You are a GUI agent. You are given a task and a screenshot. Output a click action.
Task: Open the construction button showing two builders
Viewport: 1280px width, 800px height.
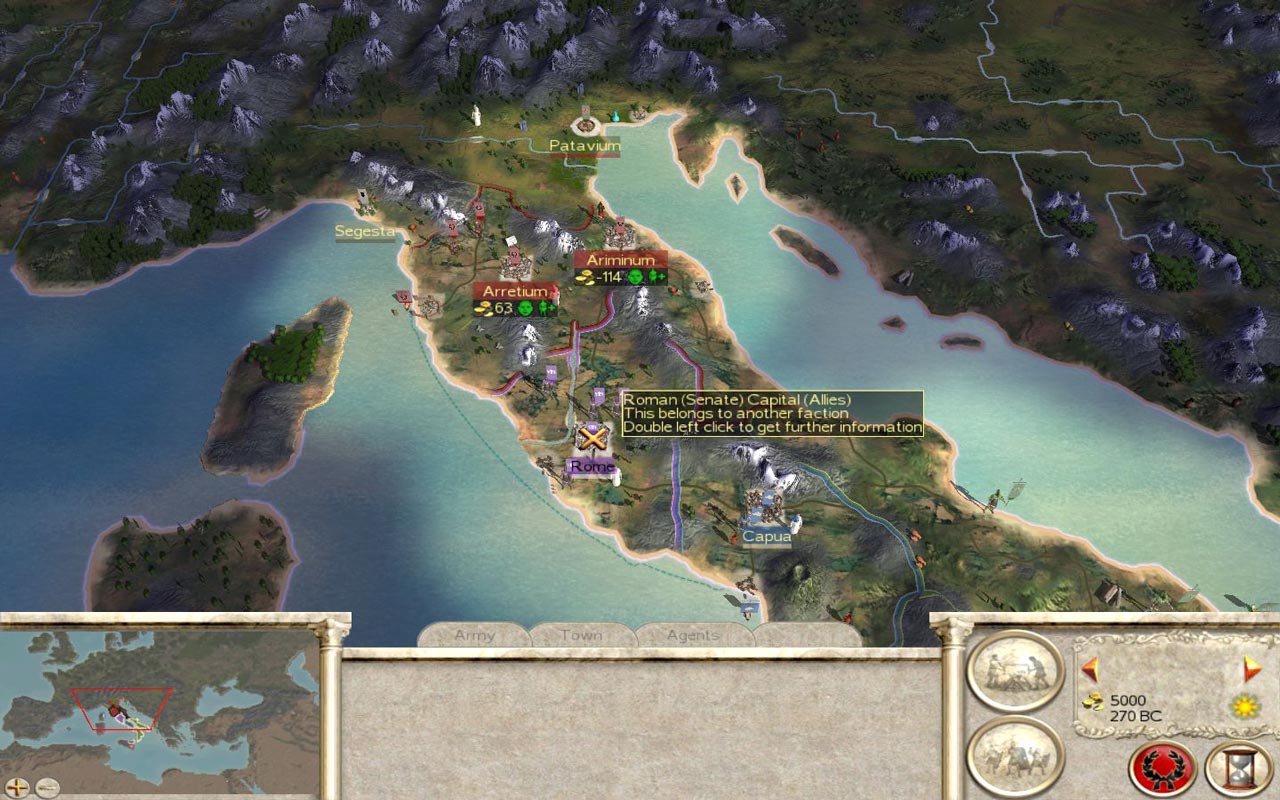[x=1014, y=671]
